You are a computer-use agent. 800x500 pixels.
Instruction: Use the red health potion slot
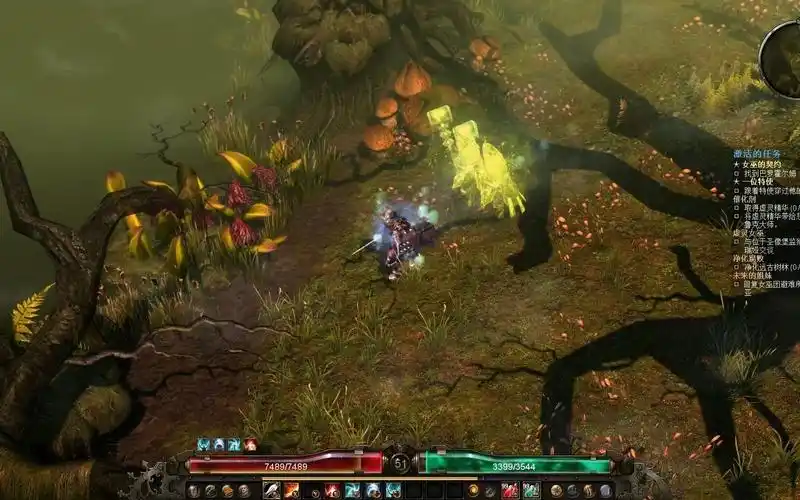511,490
